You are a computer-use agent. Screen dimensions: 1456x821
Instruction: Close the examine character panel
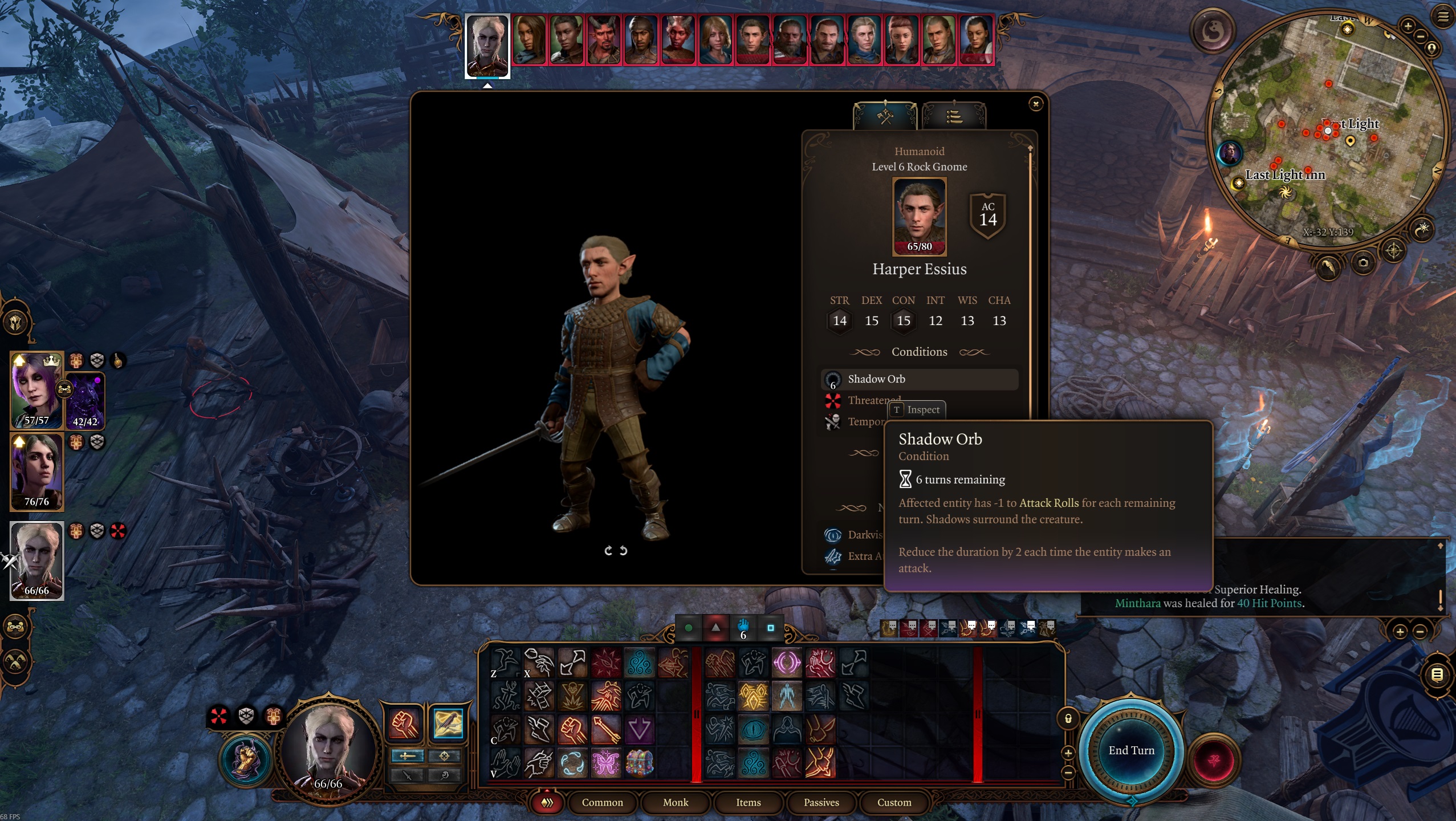(x=1035, y=104)
